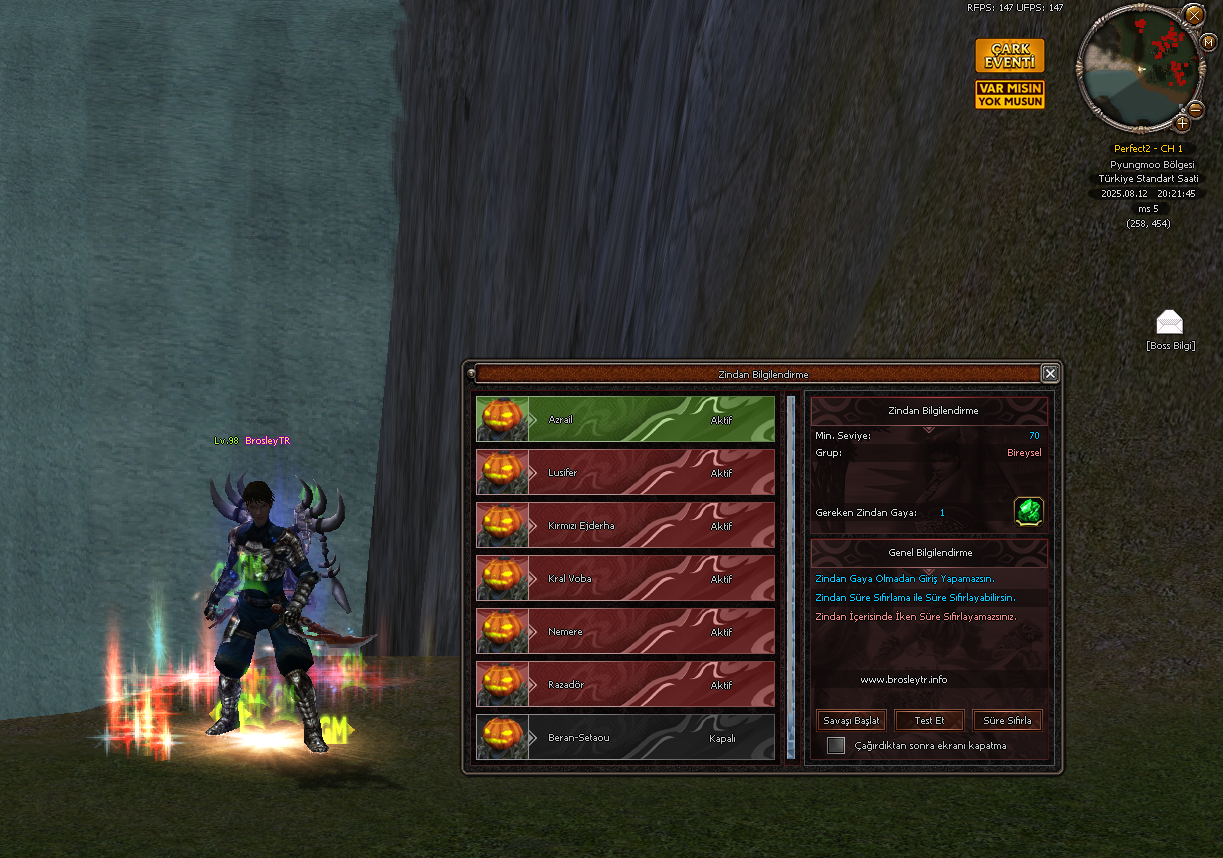This screenshot has height=858, width=1223.
Task: Select the closed Beran-Setaou dungeon
Action: (x=626, y=738)
